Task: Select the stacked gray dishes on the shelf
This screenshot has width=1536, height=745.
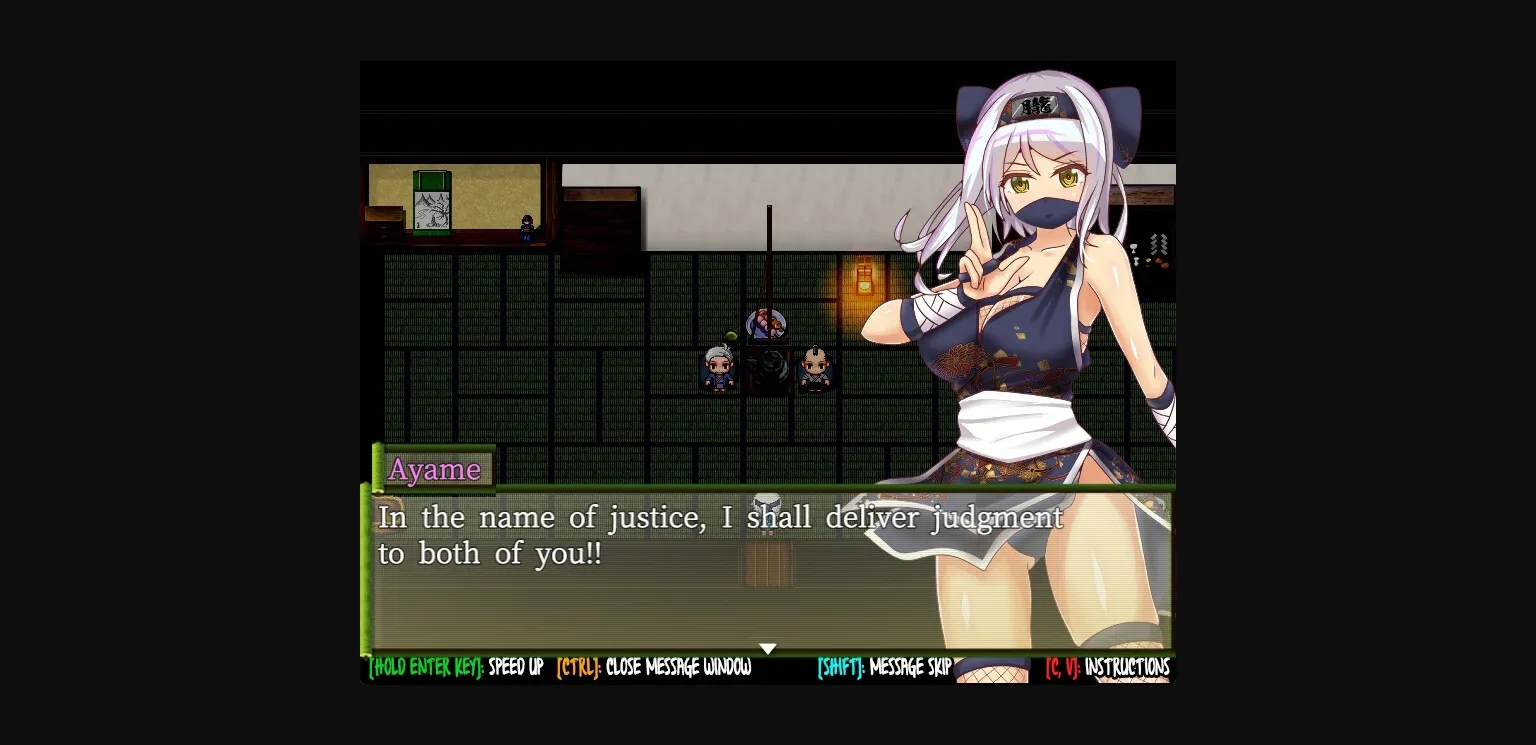Action: pos(1157,243)
